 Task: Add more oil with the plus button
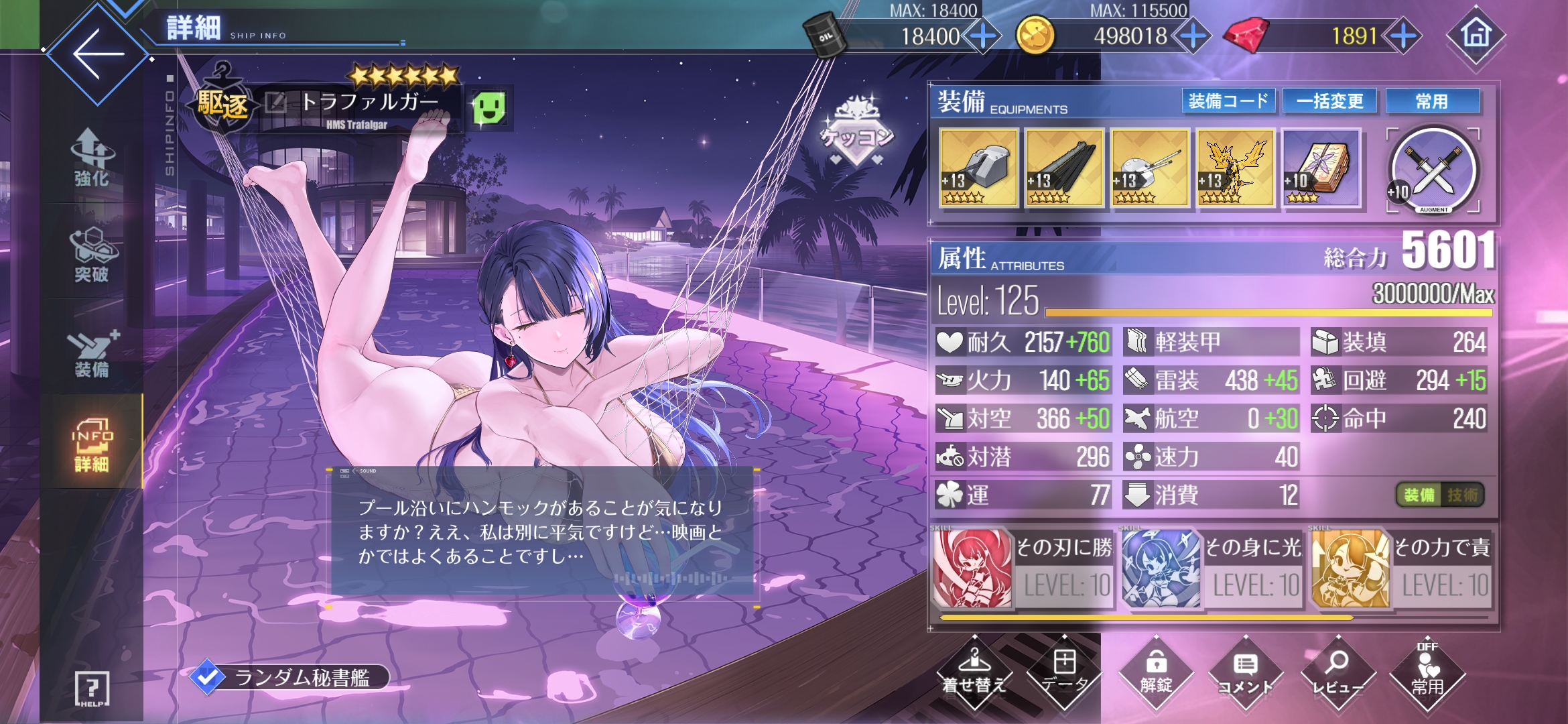pos(982,36)
